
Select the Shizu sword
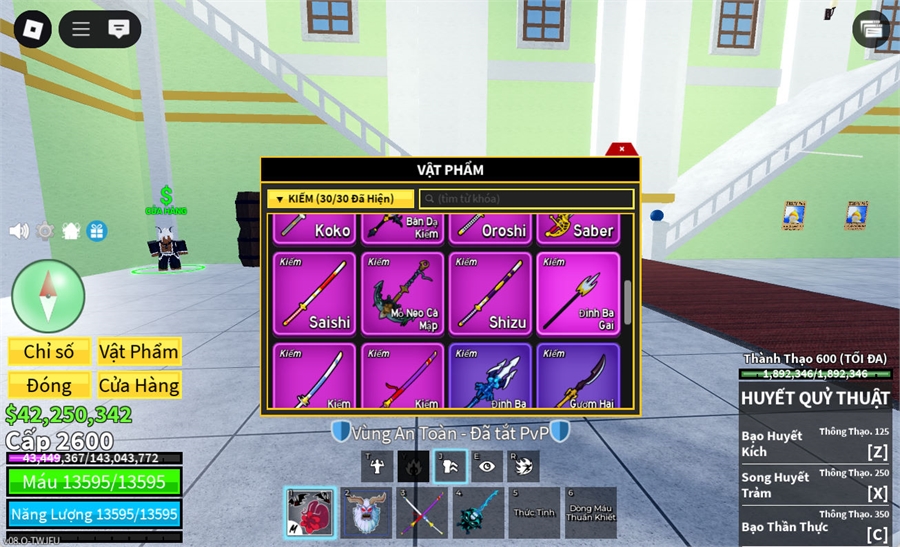click(490, 293)
